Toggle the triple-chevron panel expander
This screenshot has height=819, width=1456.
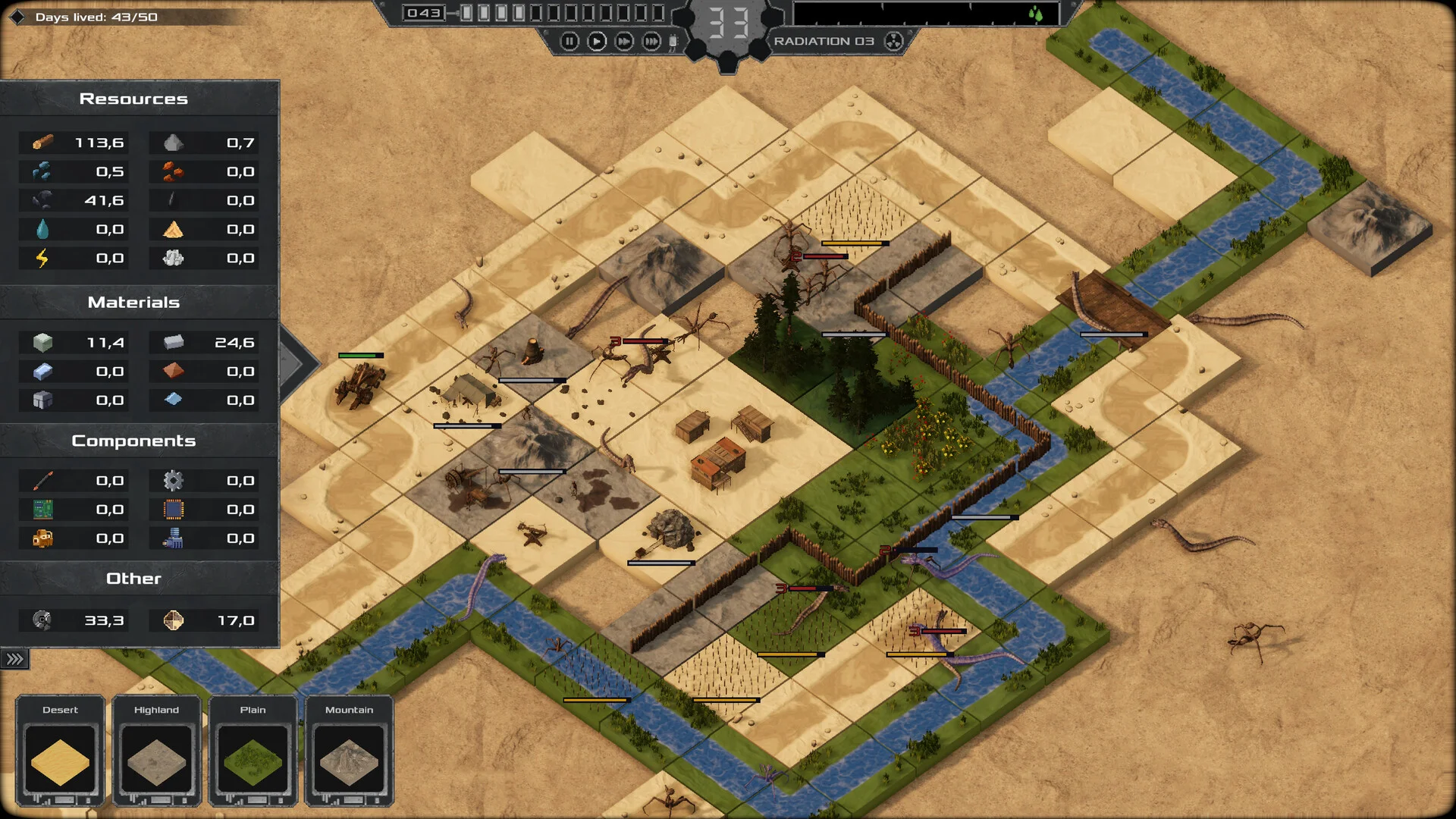pos(14,659)
